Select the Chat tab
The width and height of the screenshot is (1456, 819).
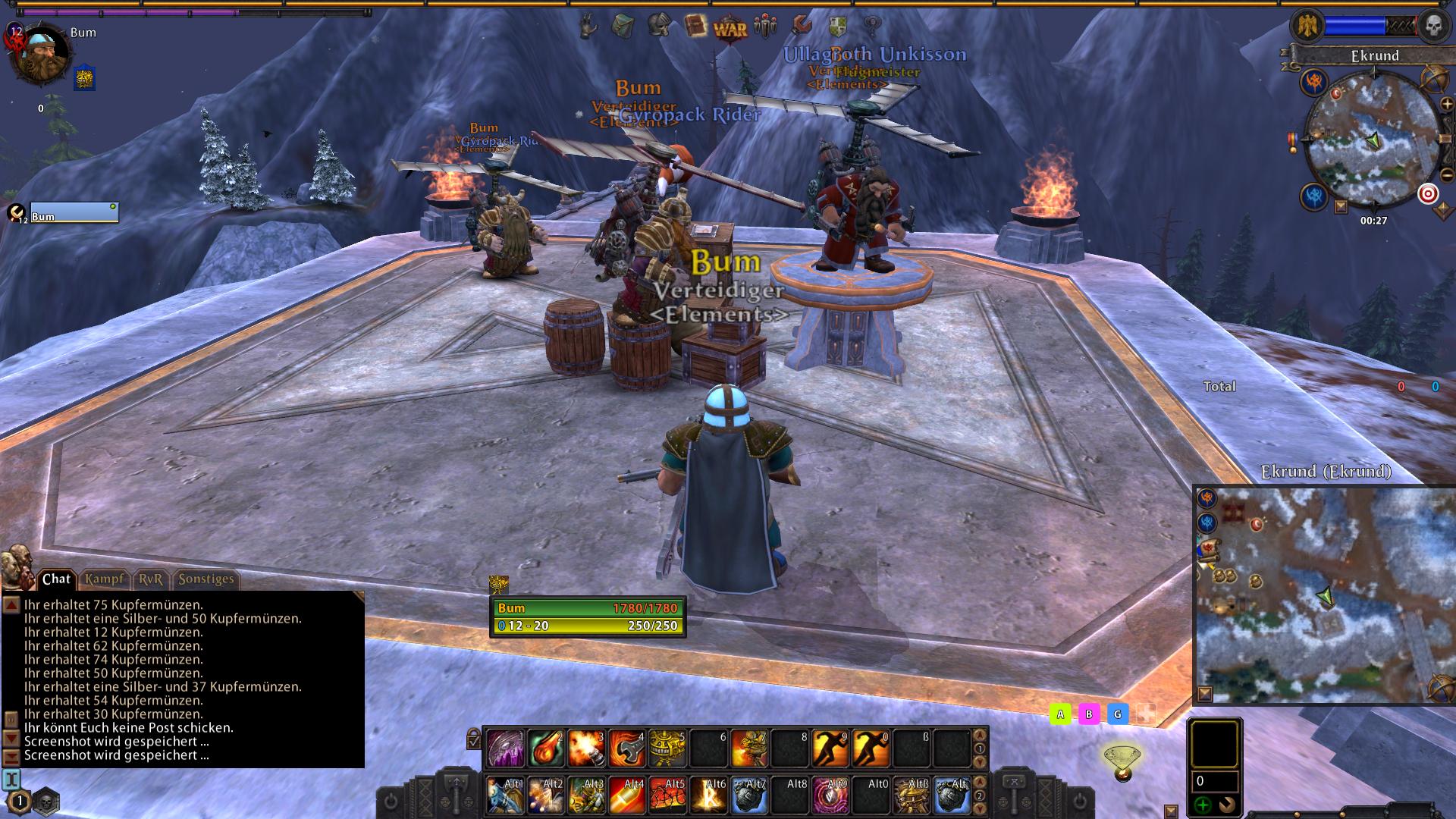click(x=56, y=579)
